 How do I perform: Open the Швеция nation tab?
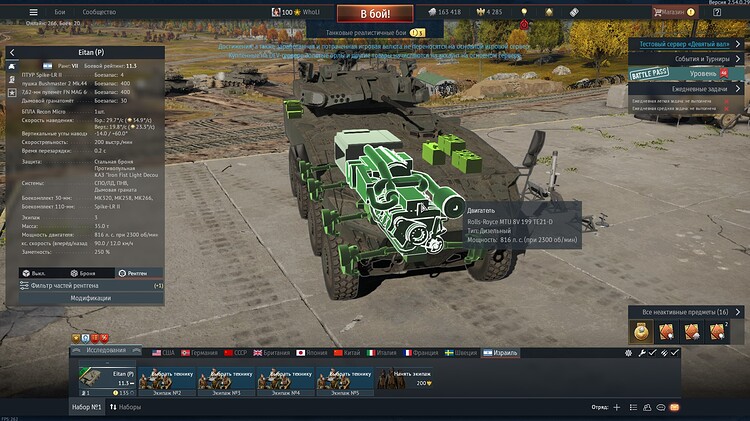click(x=464, y=352)
